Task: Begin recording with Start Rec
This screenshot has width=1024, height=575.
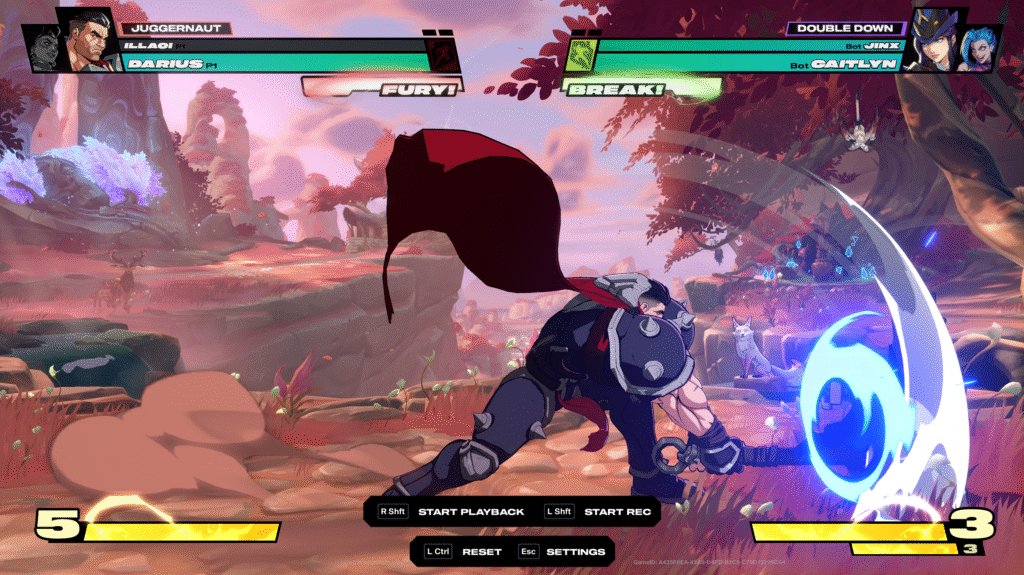Action: coord(617,512)
